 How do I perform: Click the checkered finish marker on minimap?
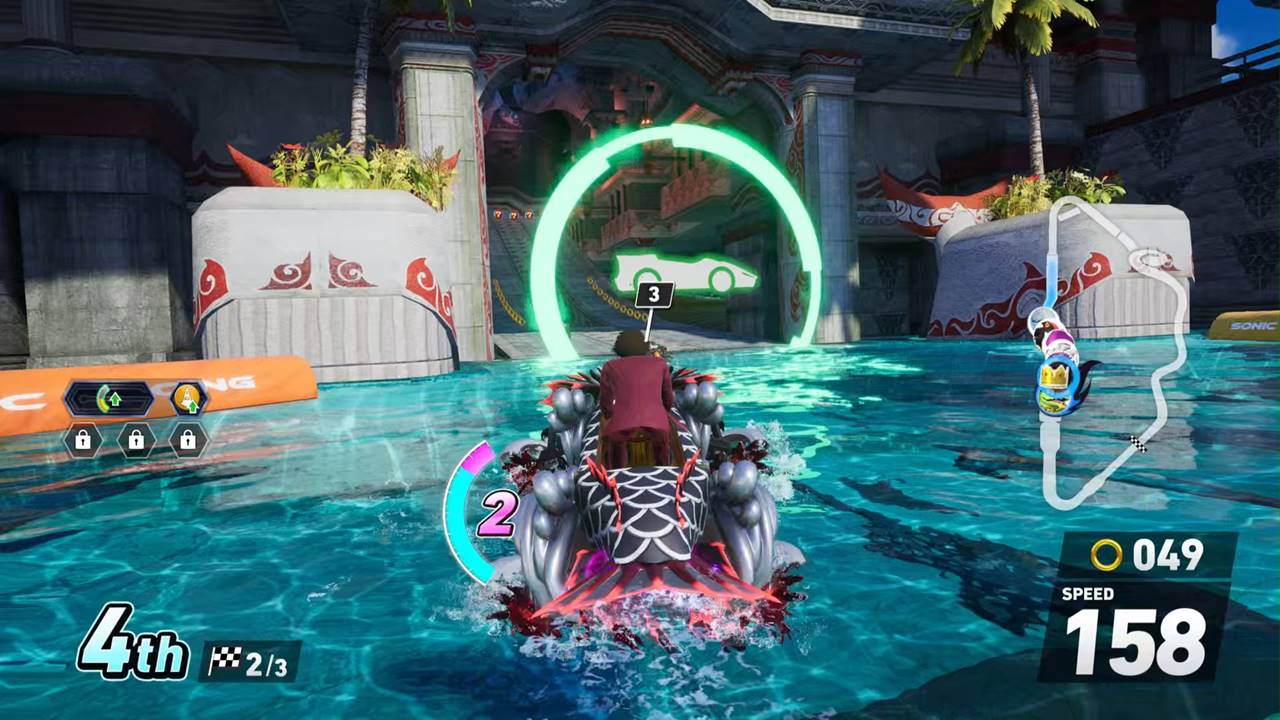[1138, 444]
